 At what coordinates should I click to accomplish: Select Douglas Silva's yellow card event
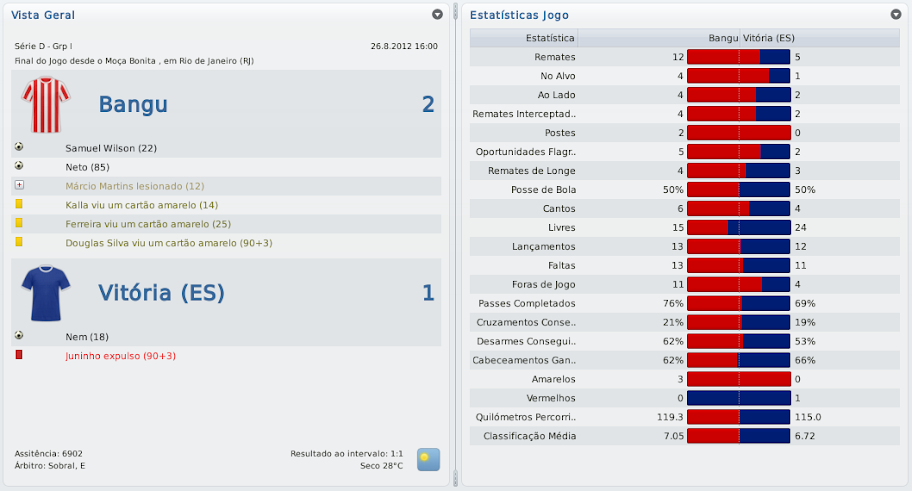tap(168, 243)
